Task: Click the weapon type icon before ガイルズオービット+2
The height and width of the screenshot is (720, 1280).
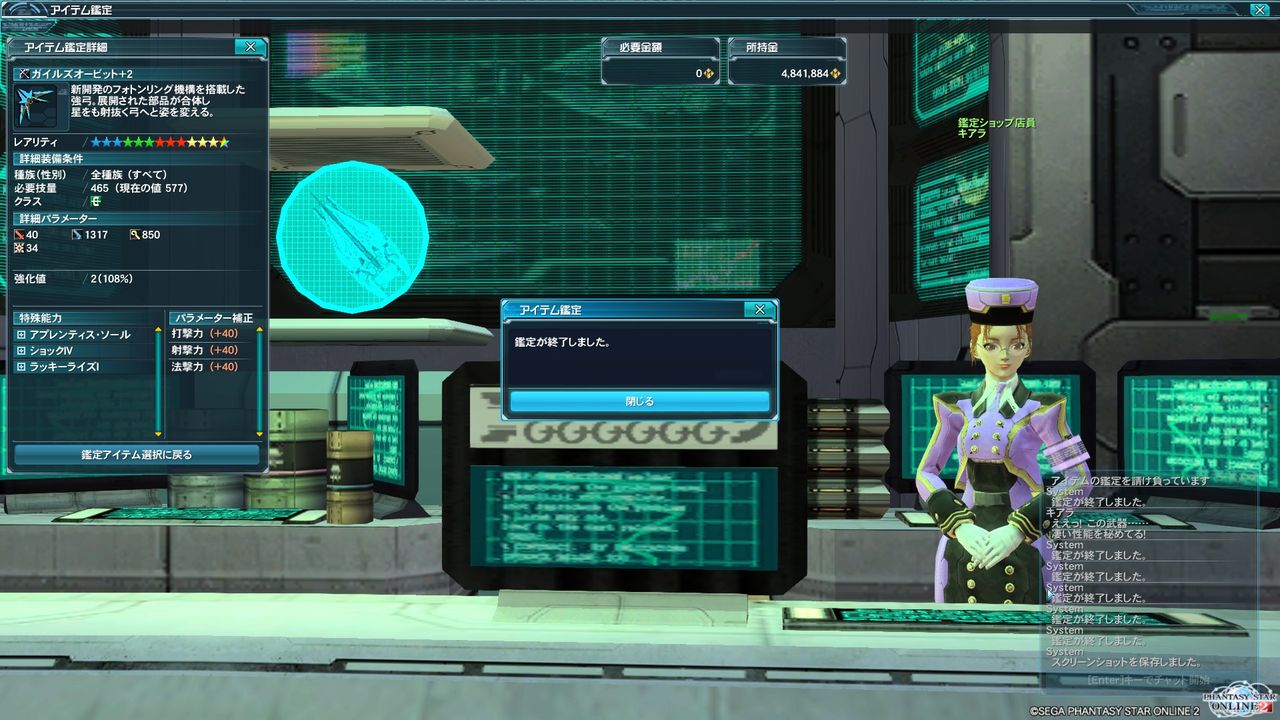Action: click(x=25, y=71)
